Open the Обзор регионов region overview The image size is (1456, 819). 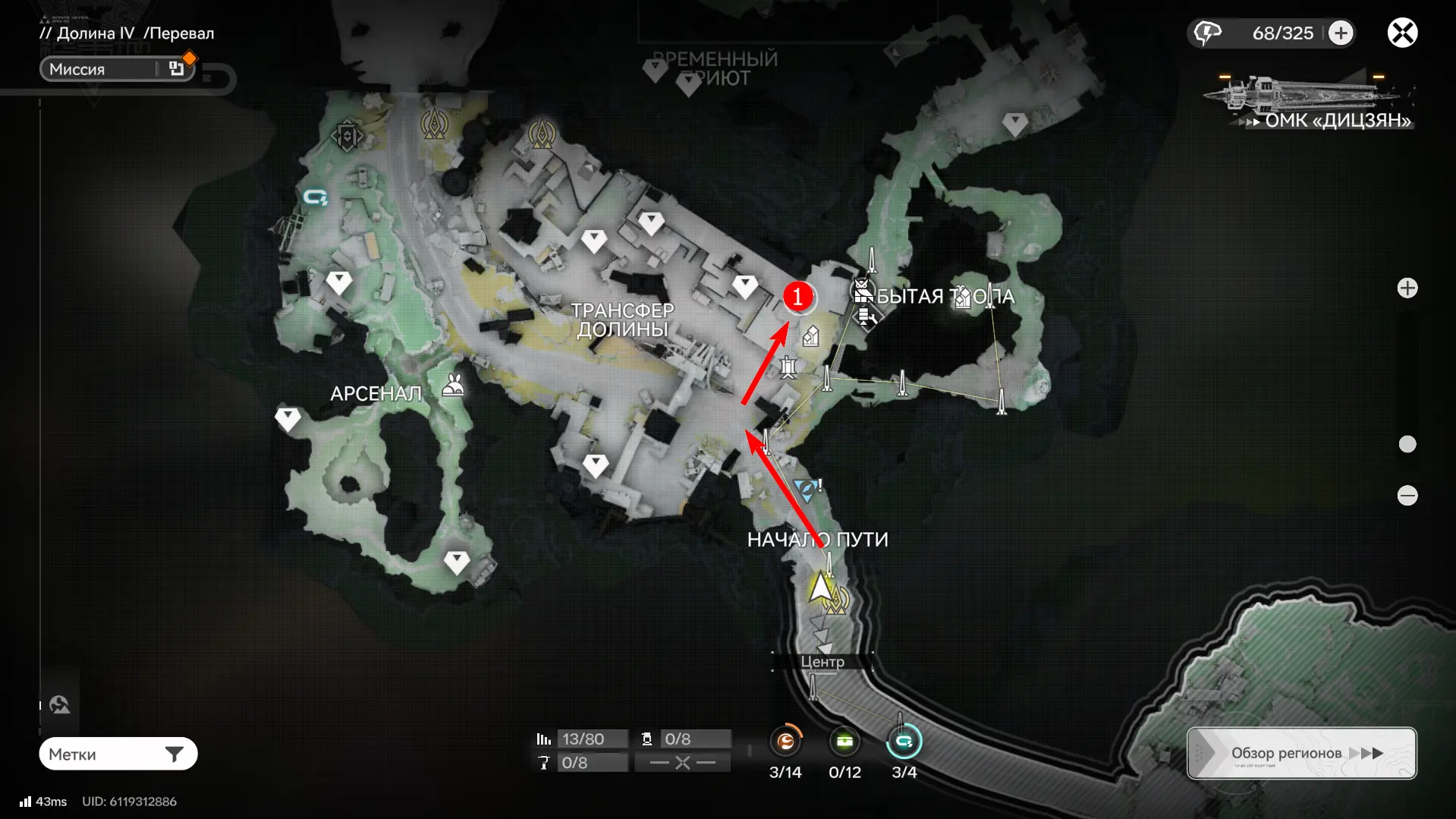click(1301, 753)
